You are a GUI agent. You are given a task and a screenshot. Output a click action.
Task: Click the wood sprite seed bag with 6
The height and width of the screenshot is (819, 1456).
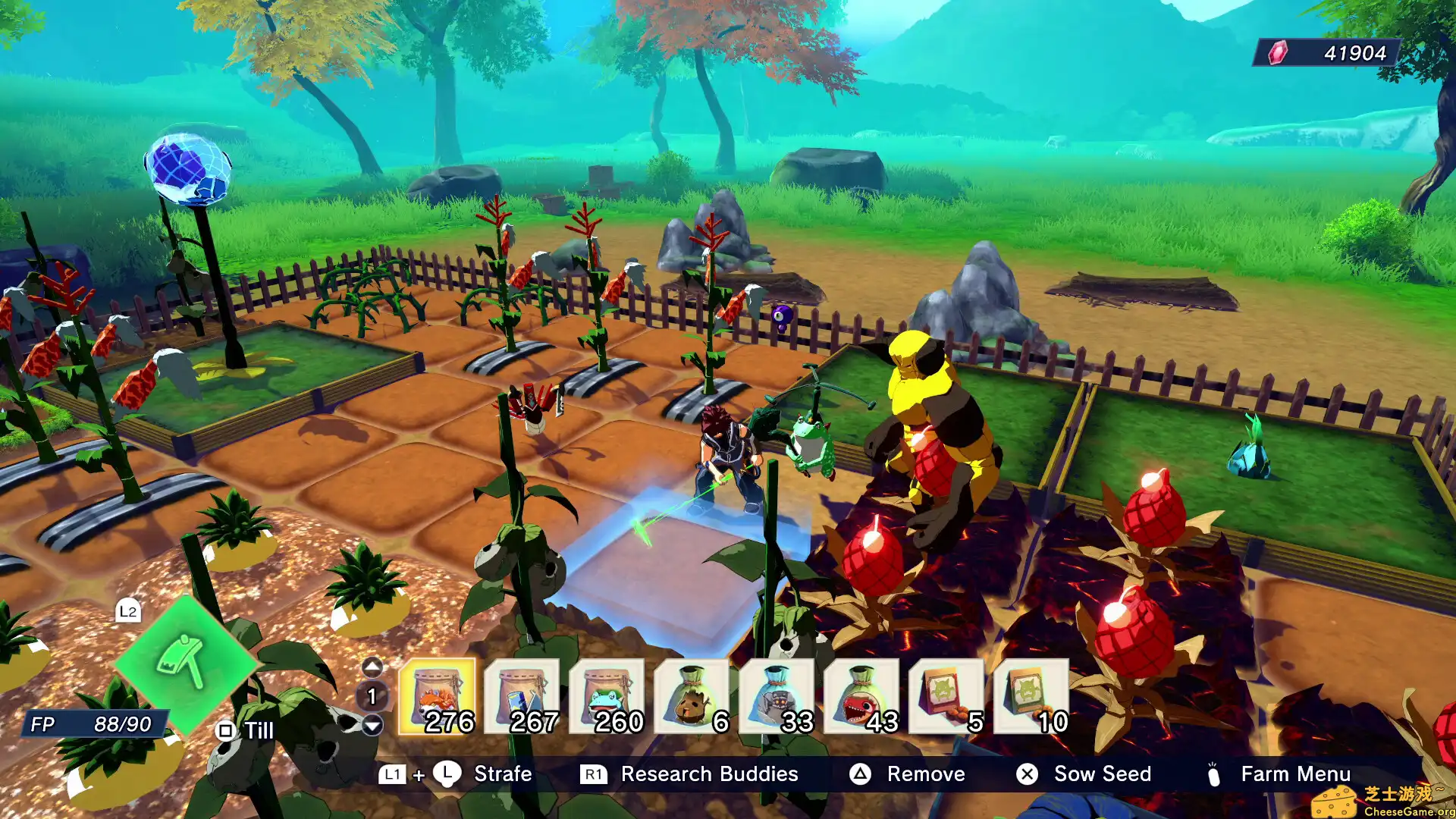[692, 698]
